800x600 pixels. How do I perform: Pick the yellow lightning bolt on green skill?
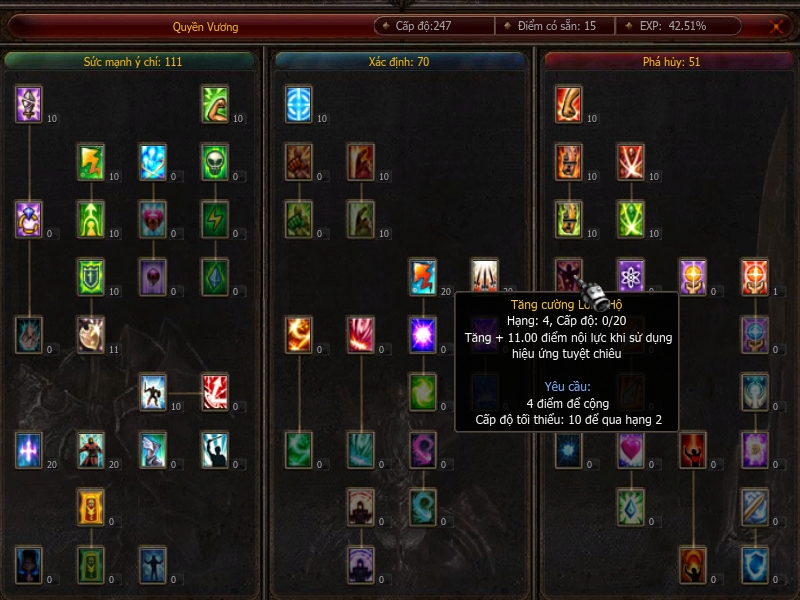[91, 162]
